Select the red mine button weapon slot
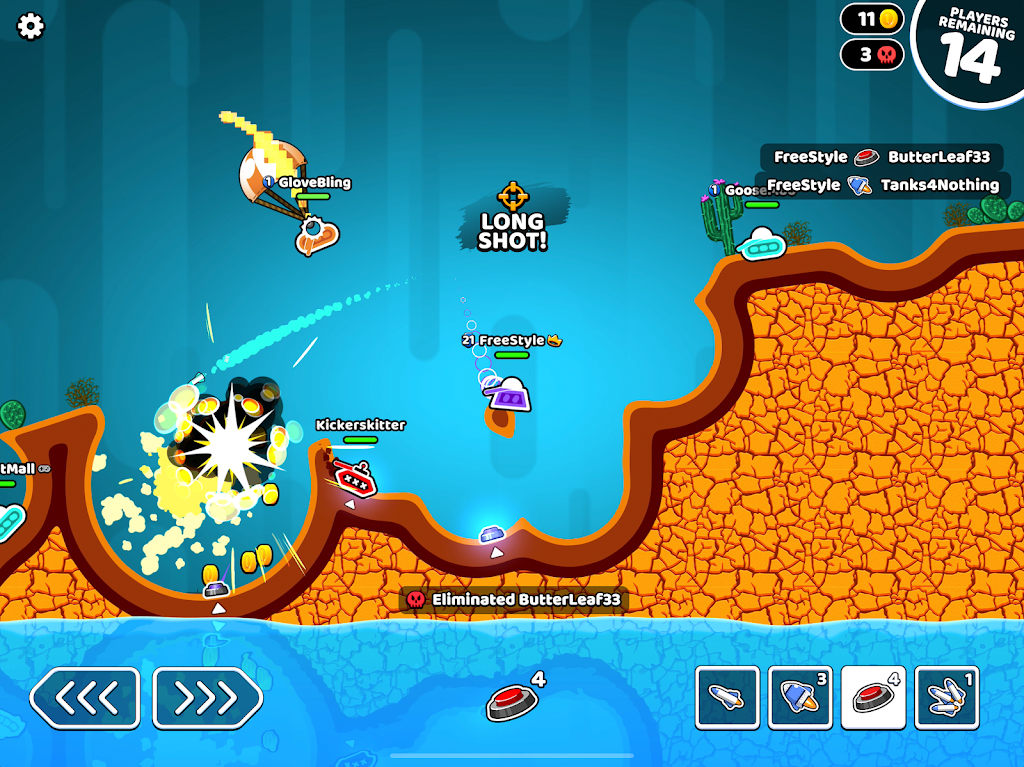 tap(873, 697)
